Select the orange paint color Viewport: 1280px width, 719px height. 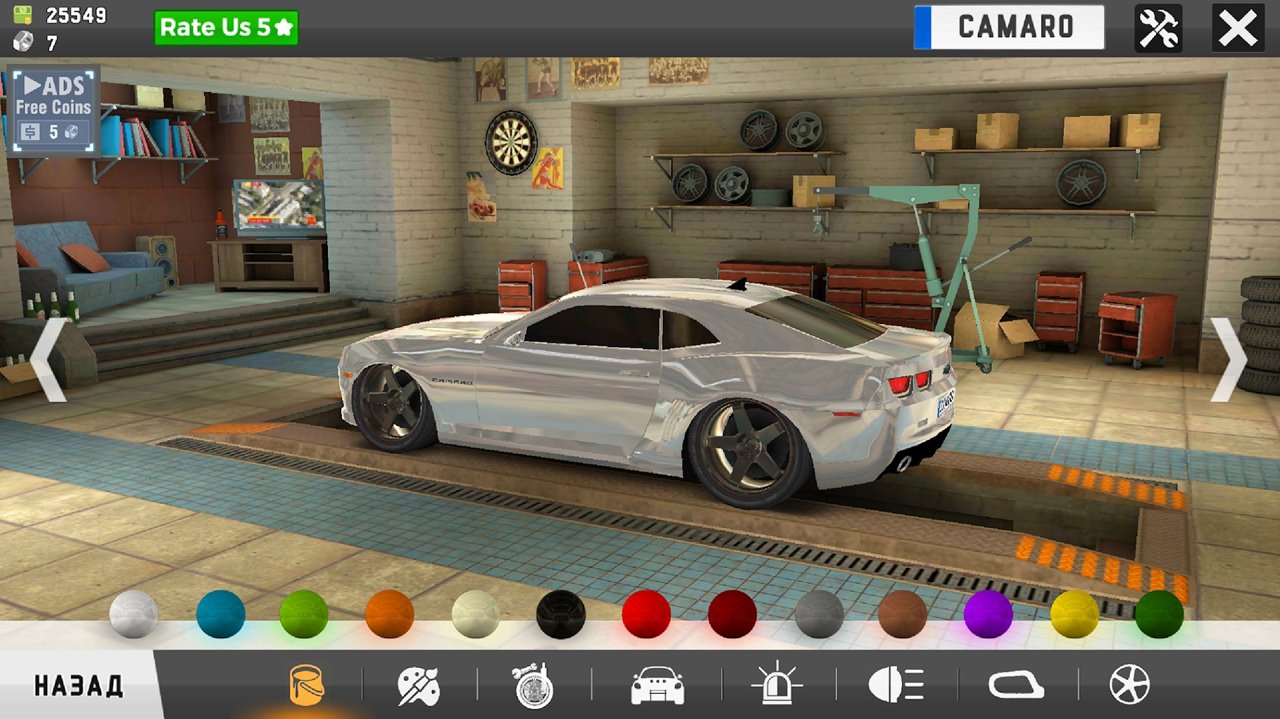[x=390, y=614]
